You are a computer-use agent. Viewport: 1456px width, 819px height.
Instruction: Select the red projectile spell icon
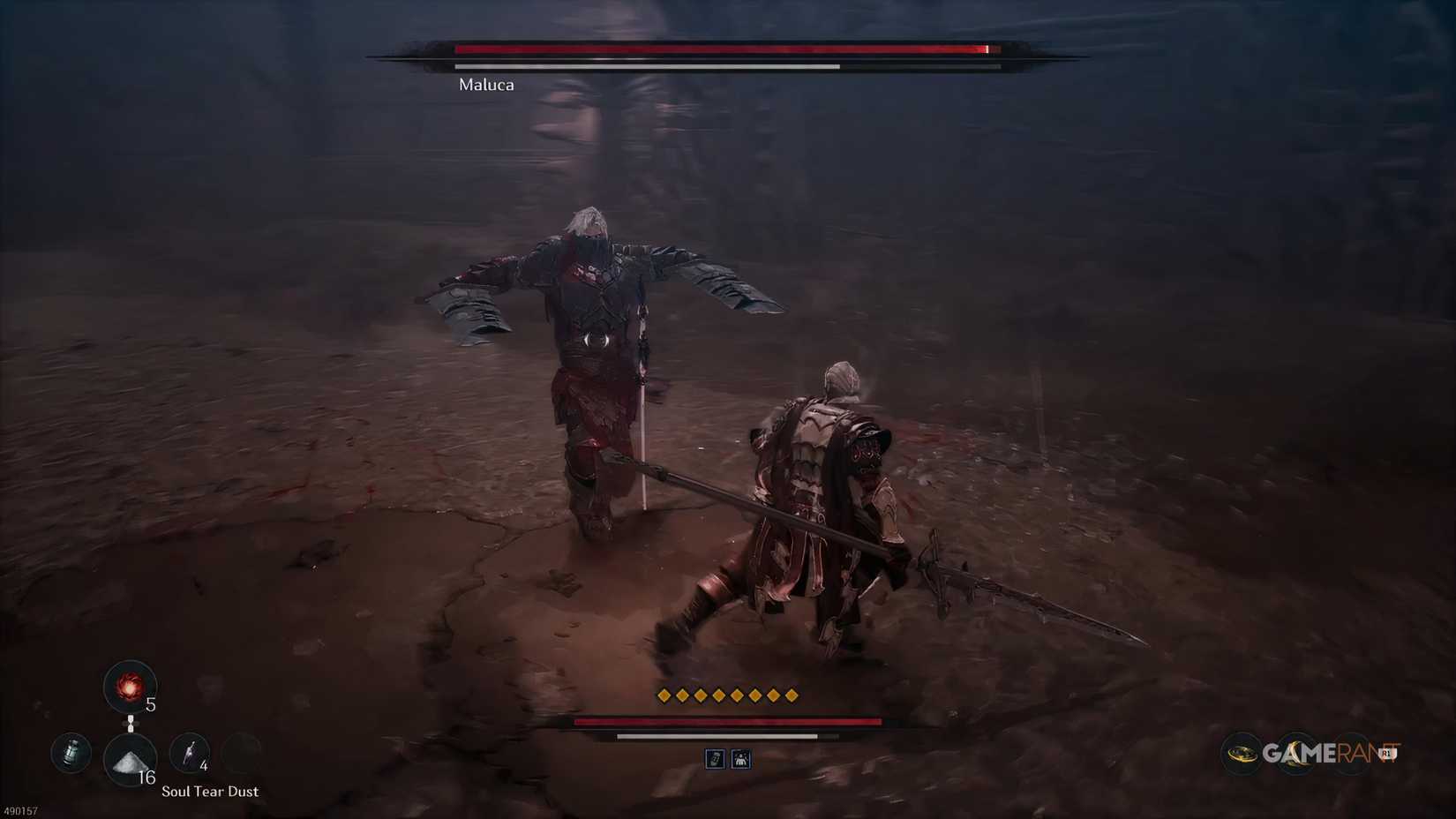coord(131,686)
